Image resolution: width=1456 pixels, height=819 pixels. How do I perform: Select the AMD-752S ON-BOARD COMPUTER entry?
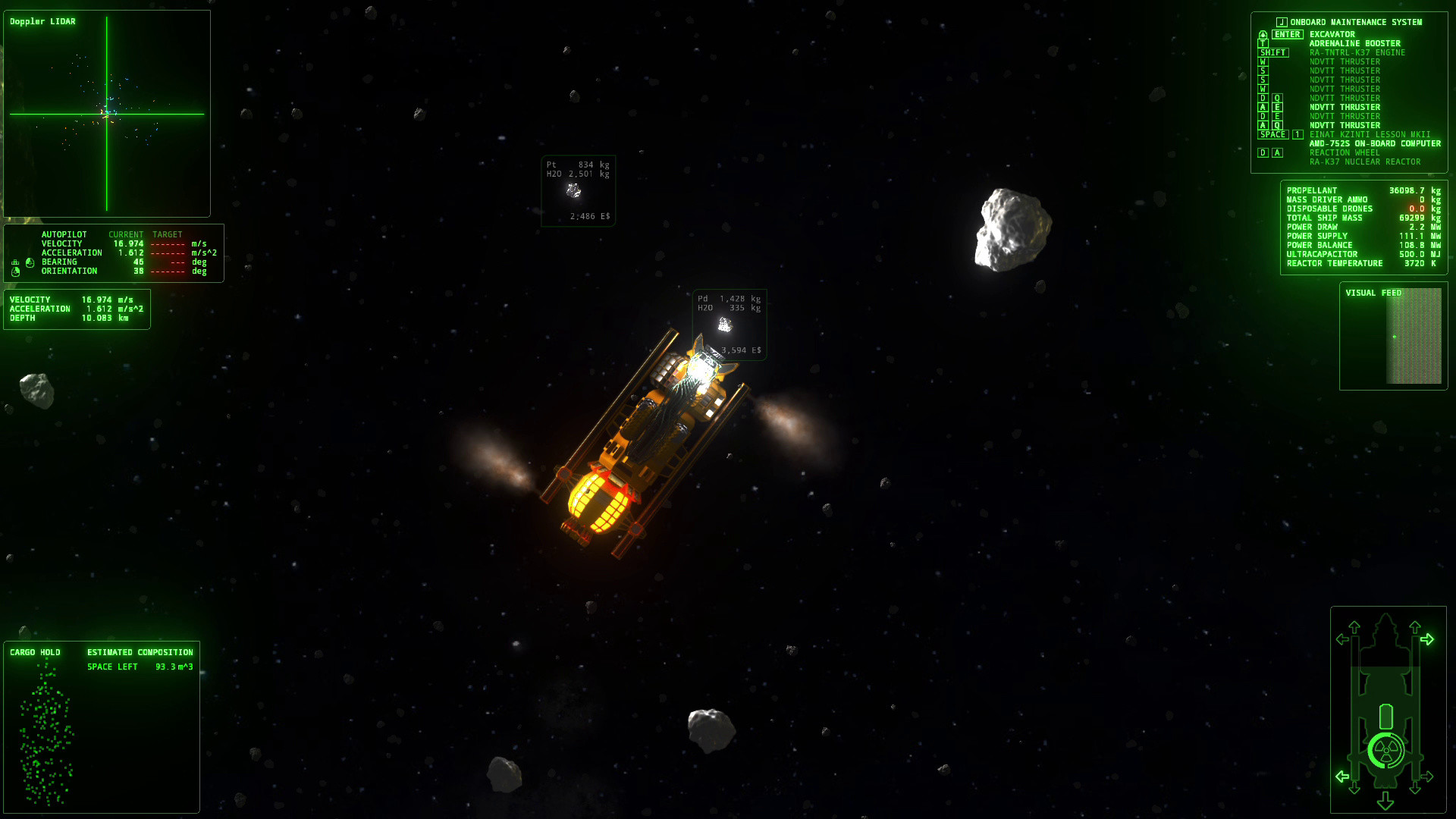click(x=1374, y=143)
